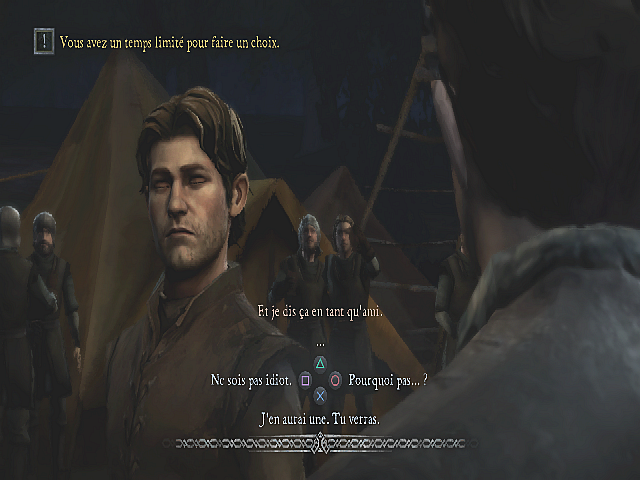Pick the silent "..." dialogue response

click(319, 343)
